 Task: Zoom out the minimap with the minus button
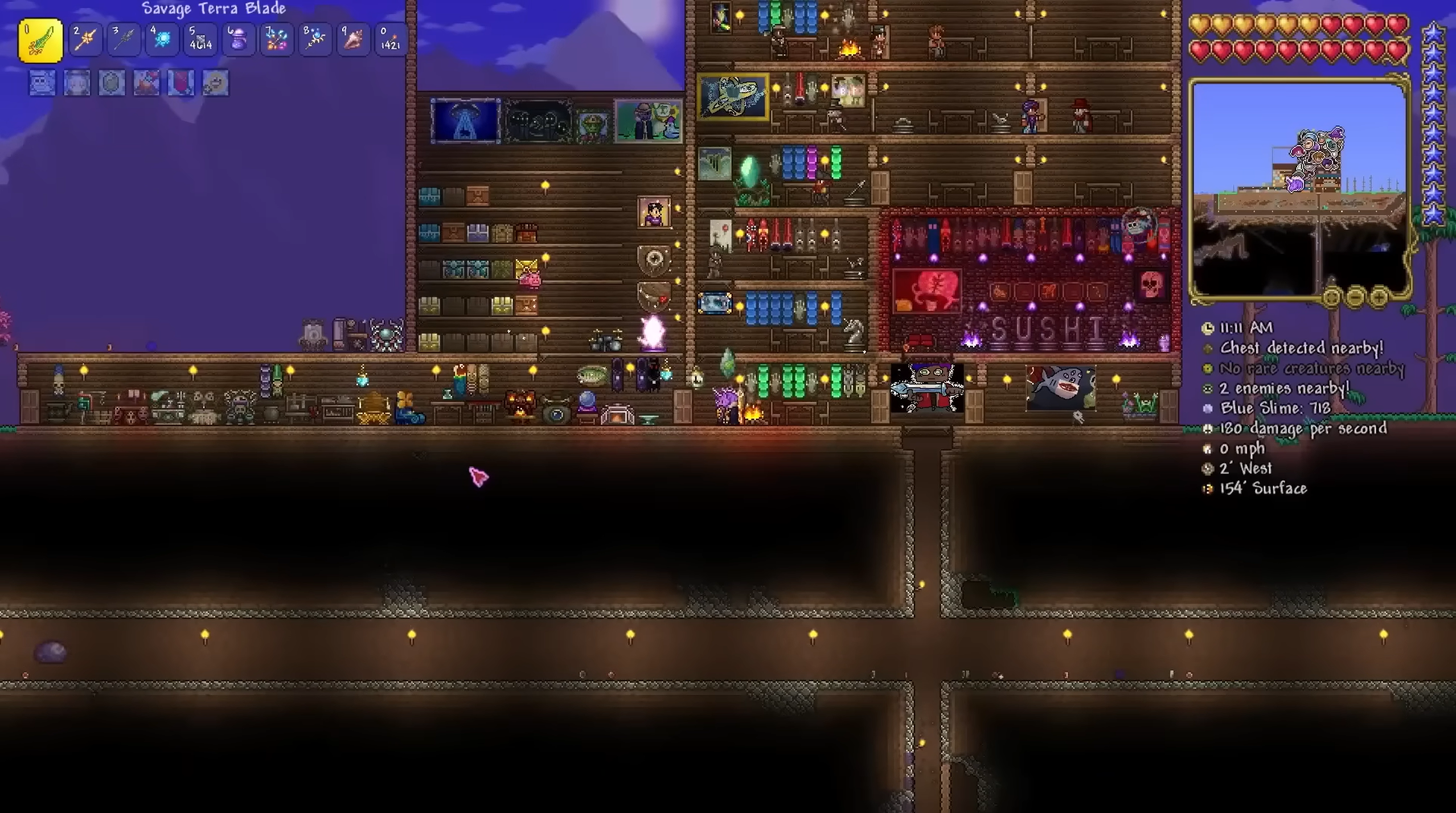[1356, 297]
